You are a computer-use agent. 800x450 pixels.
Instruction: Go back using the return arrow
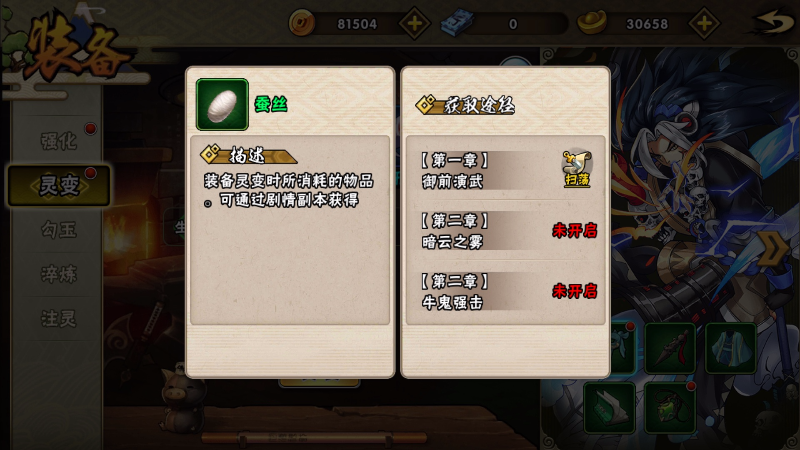click(x=768, y=22)
